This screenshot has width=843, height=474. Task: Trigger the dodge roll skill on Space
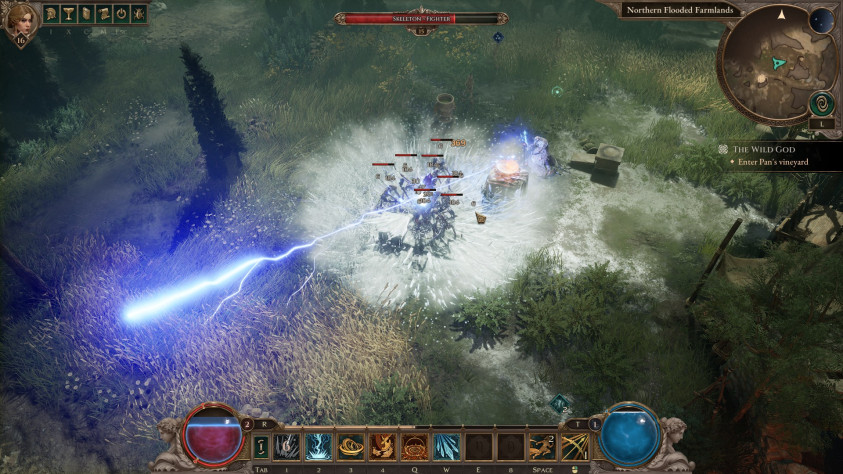click(x=543, y=446)
